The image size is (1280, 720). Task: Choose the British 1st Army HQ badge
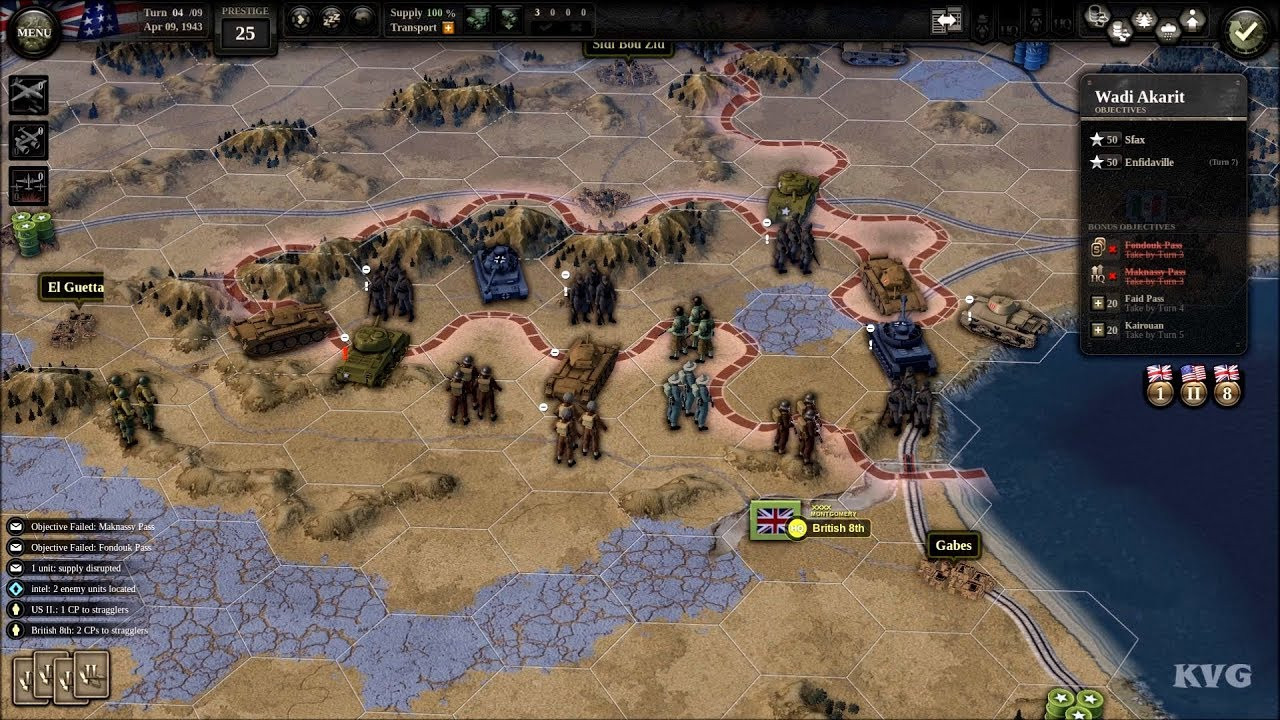(1160, 385)
